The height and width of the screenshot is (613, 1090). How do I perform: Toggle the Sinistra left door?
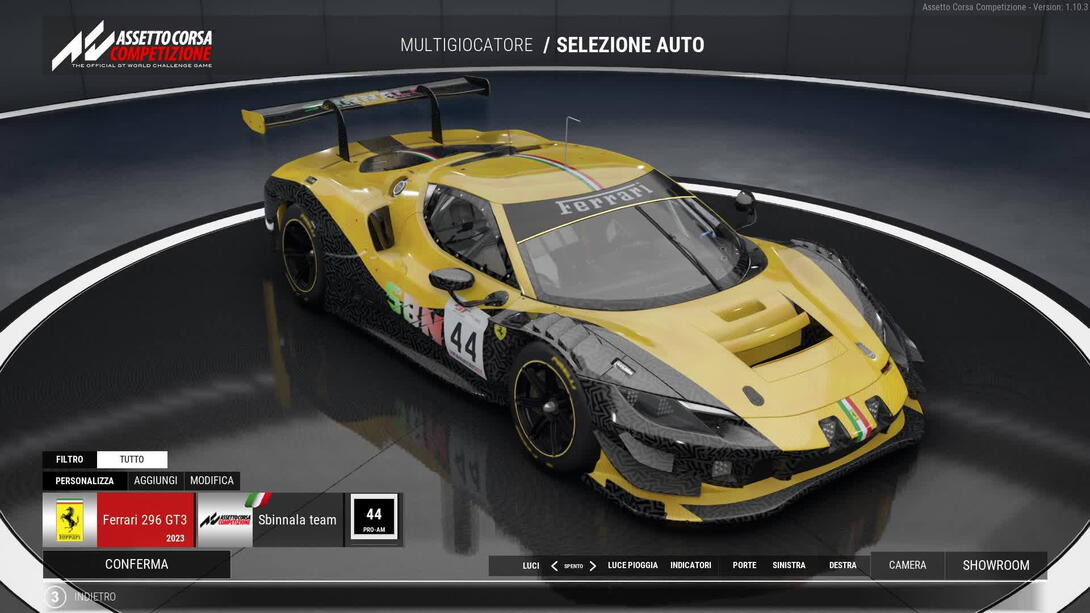tap(789, 566)
